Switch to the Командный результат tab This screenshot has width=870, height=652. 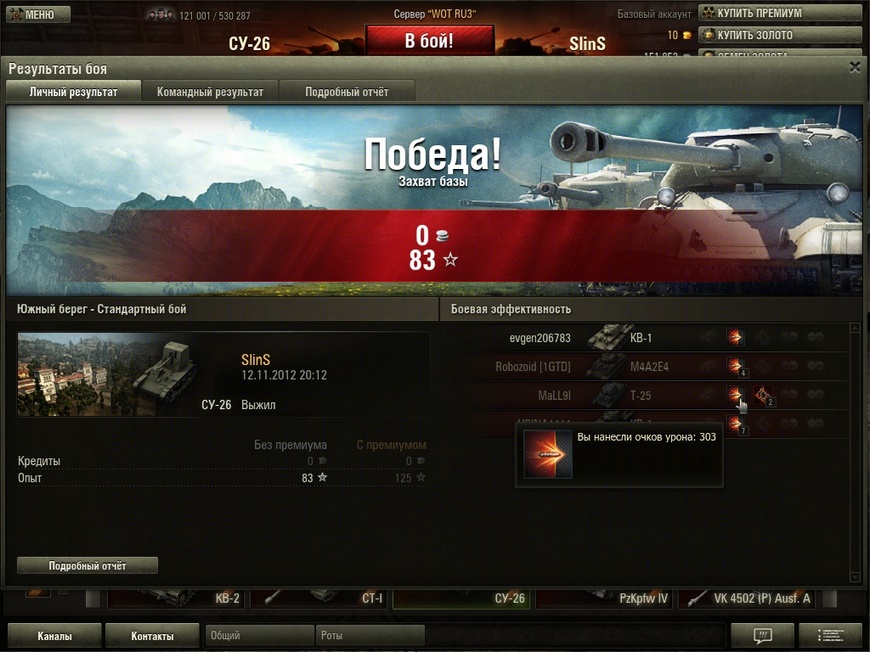[x=210, y=92]
